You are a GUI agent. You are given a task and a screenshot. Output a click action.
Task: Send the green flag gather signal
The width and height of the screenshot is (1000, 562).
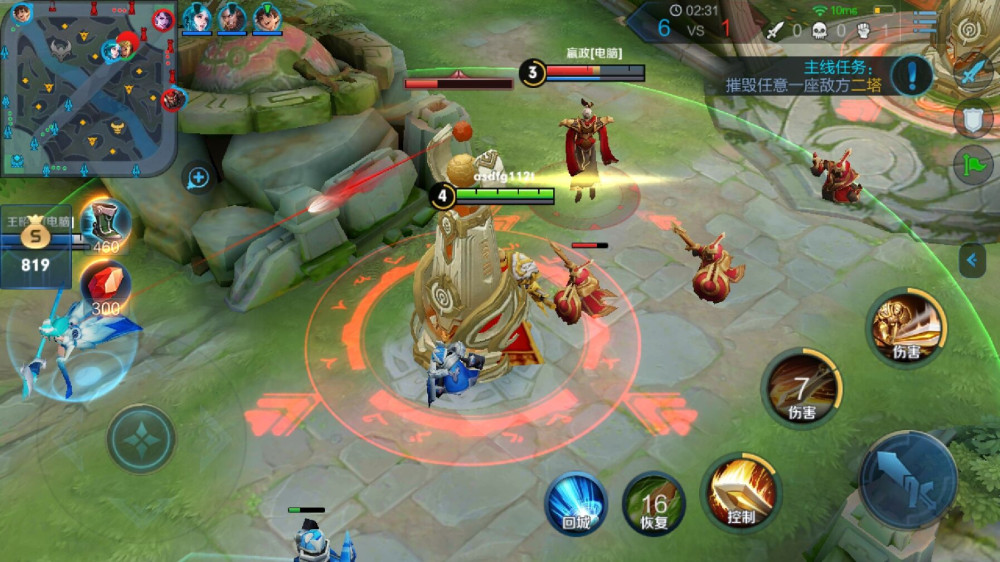pyautogui.click(x=973, y=165)
